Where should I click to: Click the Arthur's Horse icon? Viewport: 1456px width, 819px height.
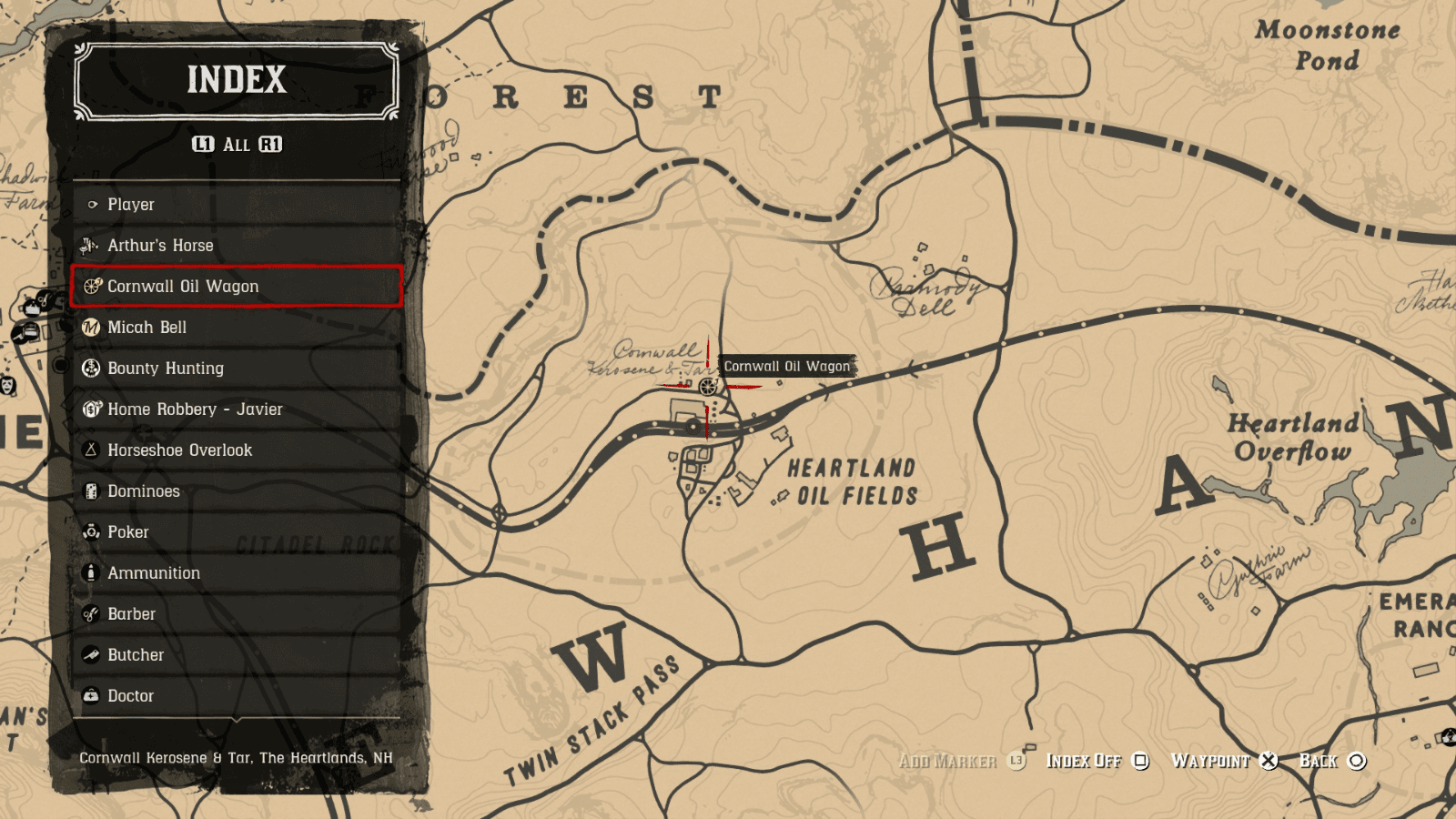coord(91,246)
